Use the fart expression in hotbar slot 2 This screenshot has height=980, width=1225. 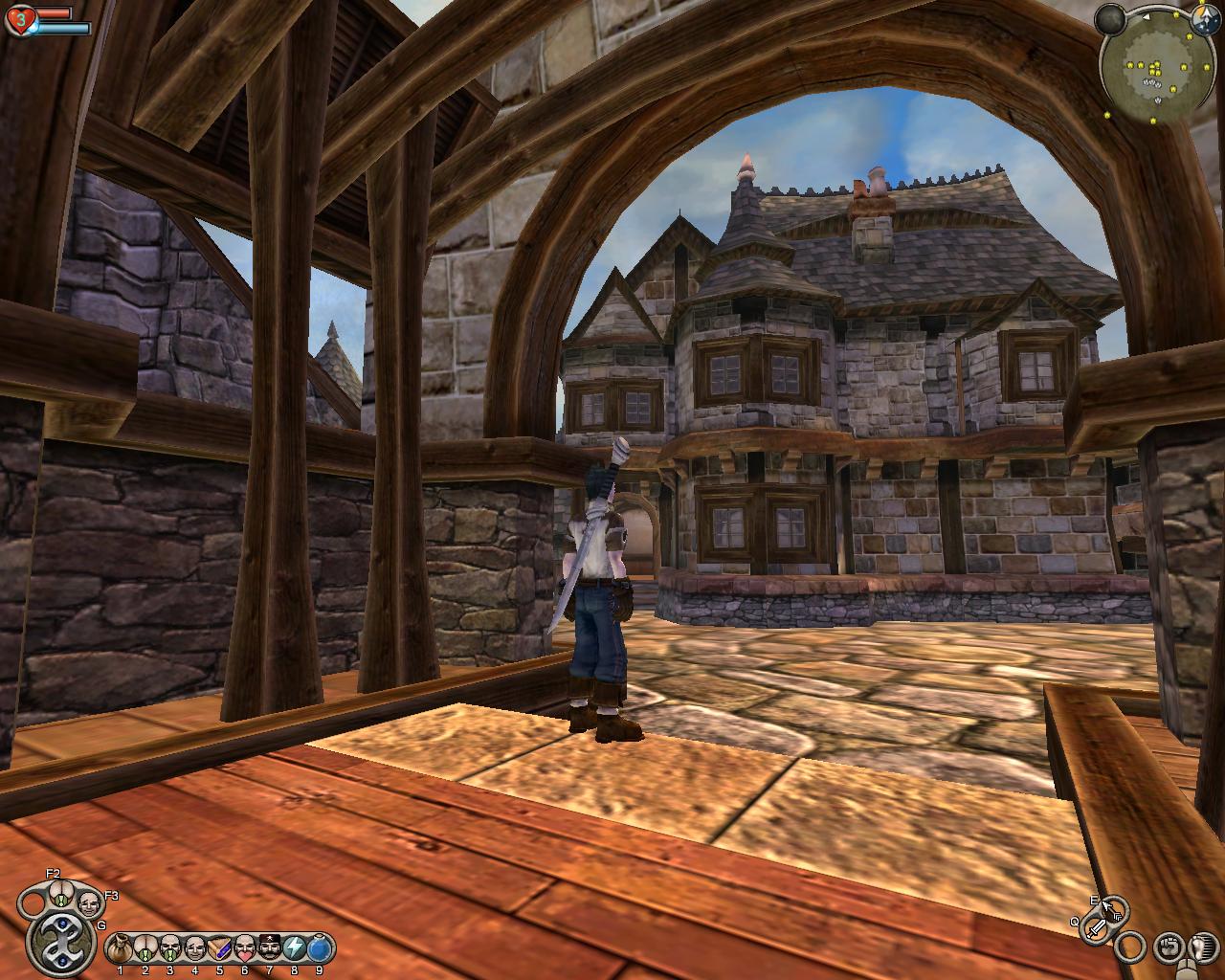pyautogui.click(x=145, y=948)
